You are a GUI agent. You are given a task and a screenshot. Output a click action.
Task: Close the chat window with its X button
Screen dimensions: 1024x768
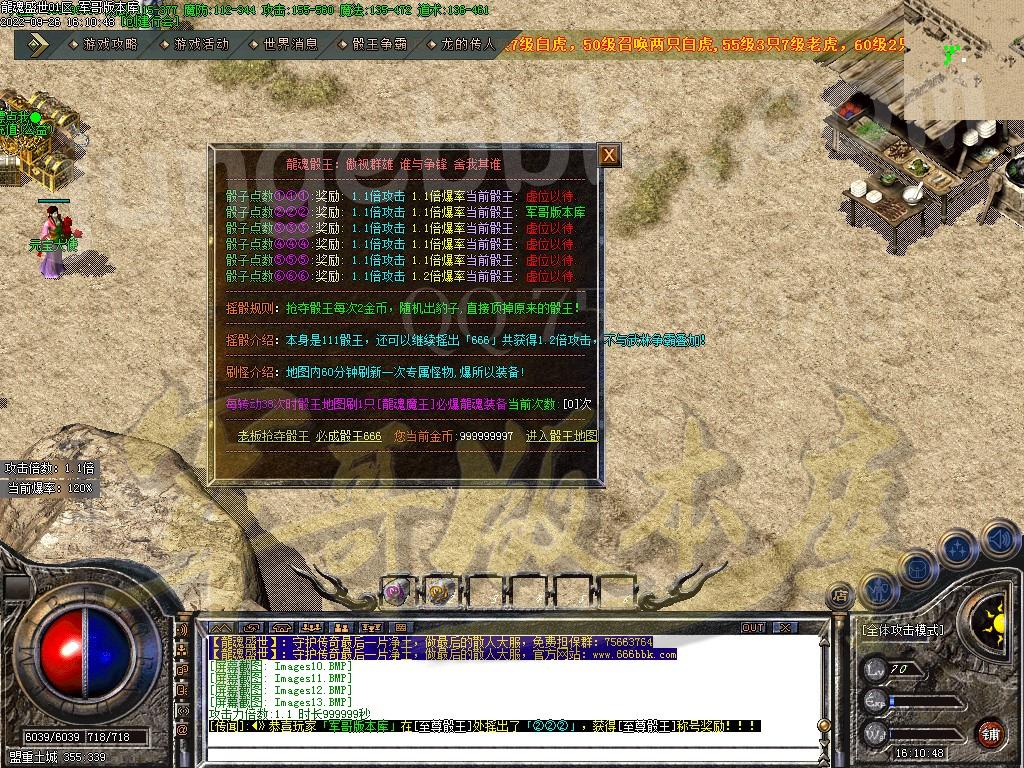[x=786, y=627]
